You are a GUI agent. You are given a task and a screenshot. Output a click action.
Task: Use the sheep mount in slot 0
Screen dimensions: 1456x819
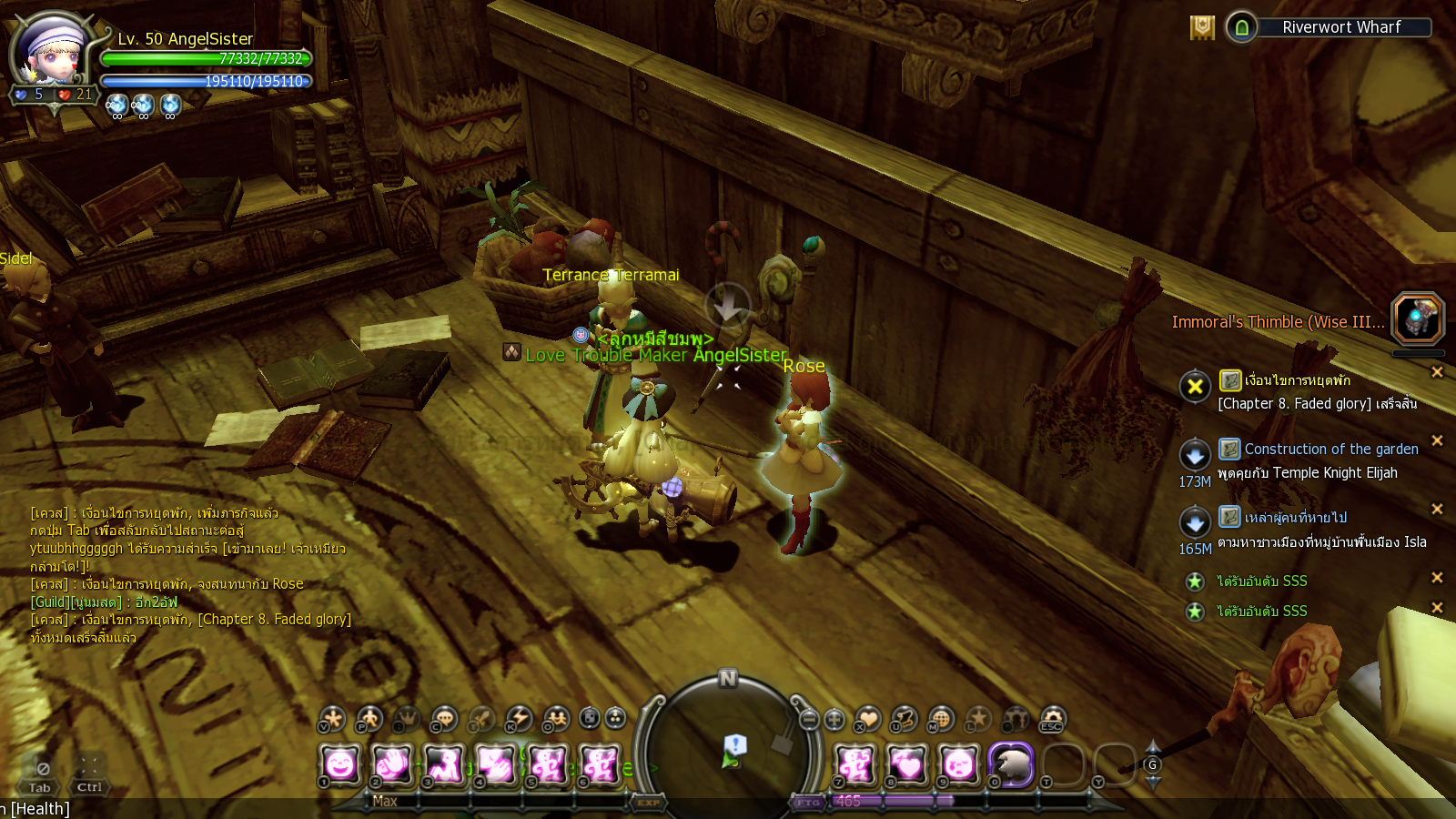pos(1011,764)
